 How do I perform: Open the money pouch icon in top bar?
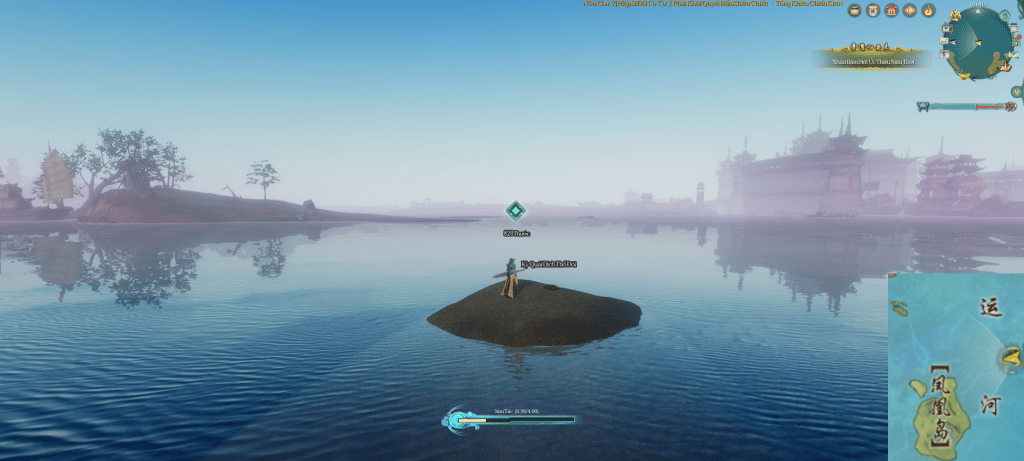click(x=855, y=10)
